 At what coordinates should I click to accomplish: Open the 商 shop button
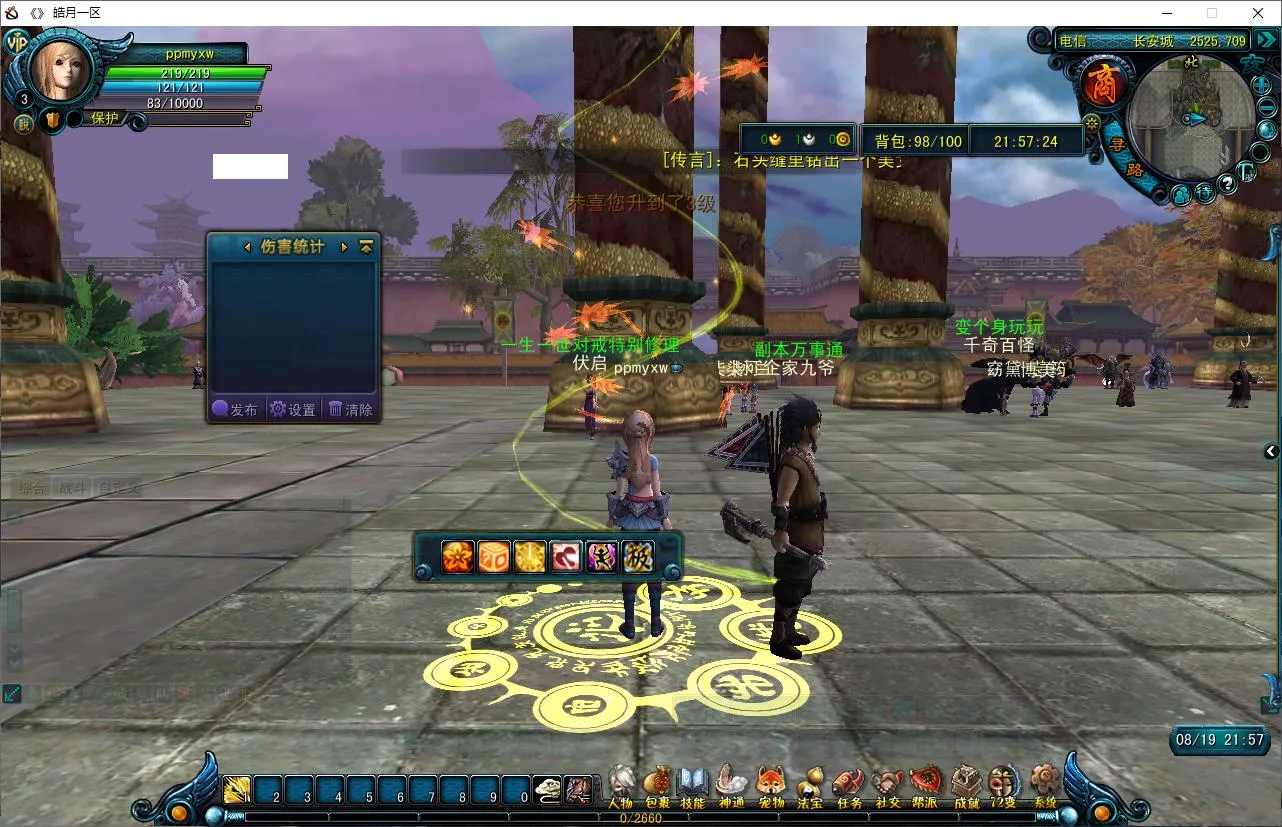click(x=1104, y=84)
